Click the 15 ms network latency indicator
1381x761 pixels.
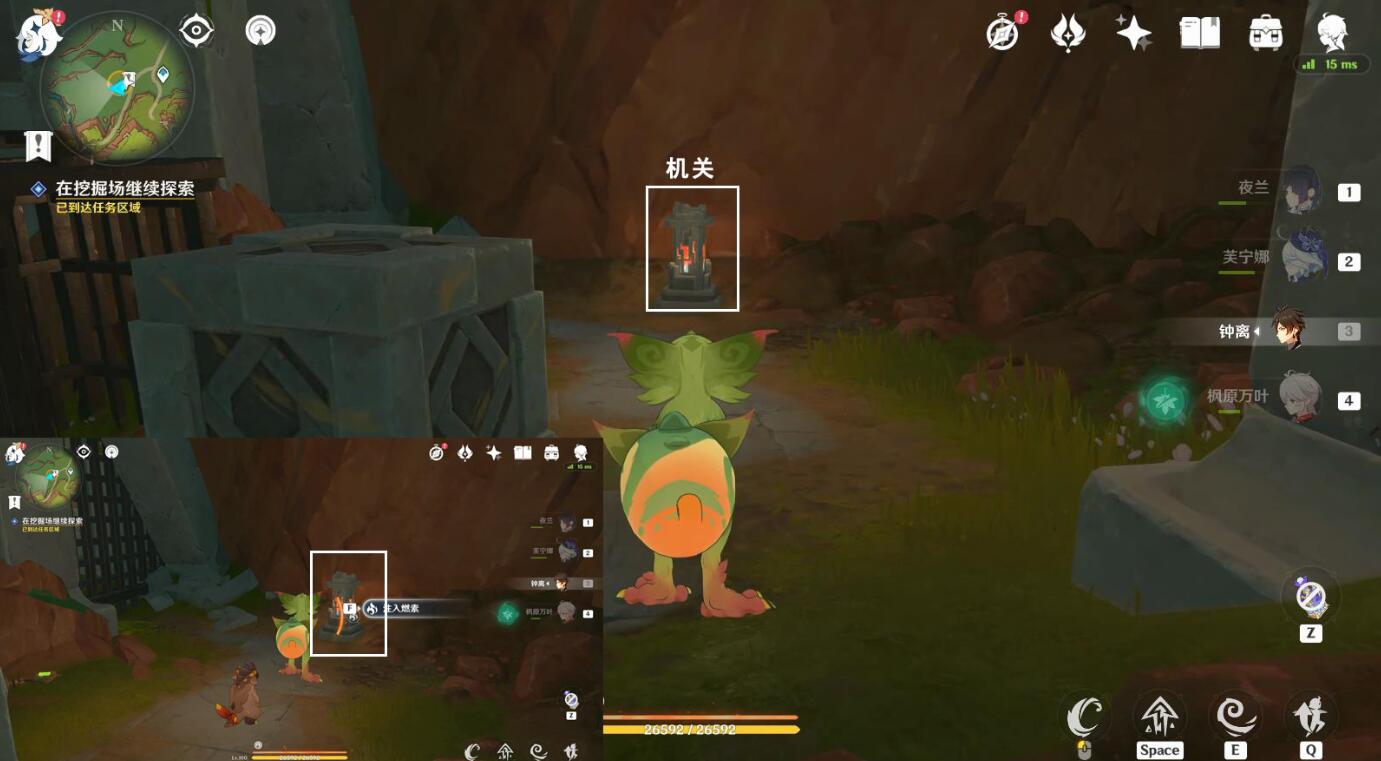1335,63
